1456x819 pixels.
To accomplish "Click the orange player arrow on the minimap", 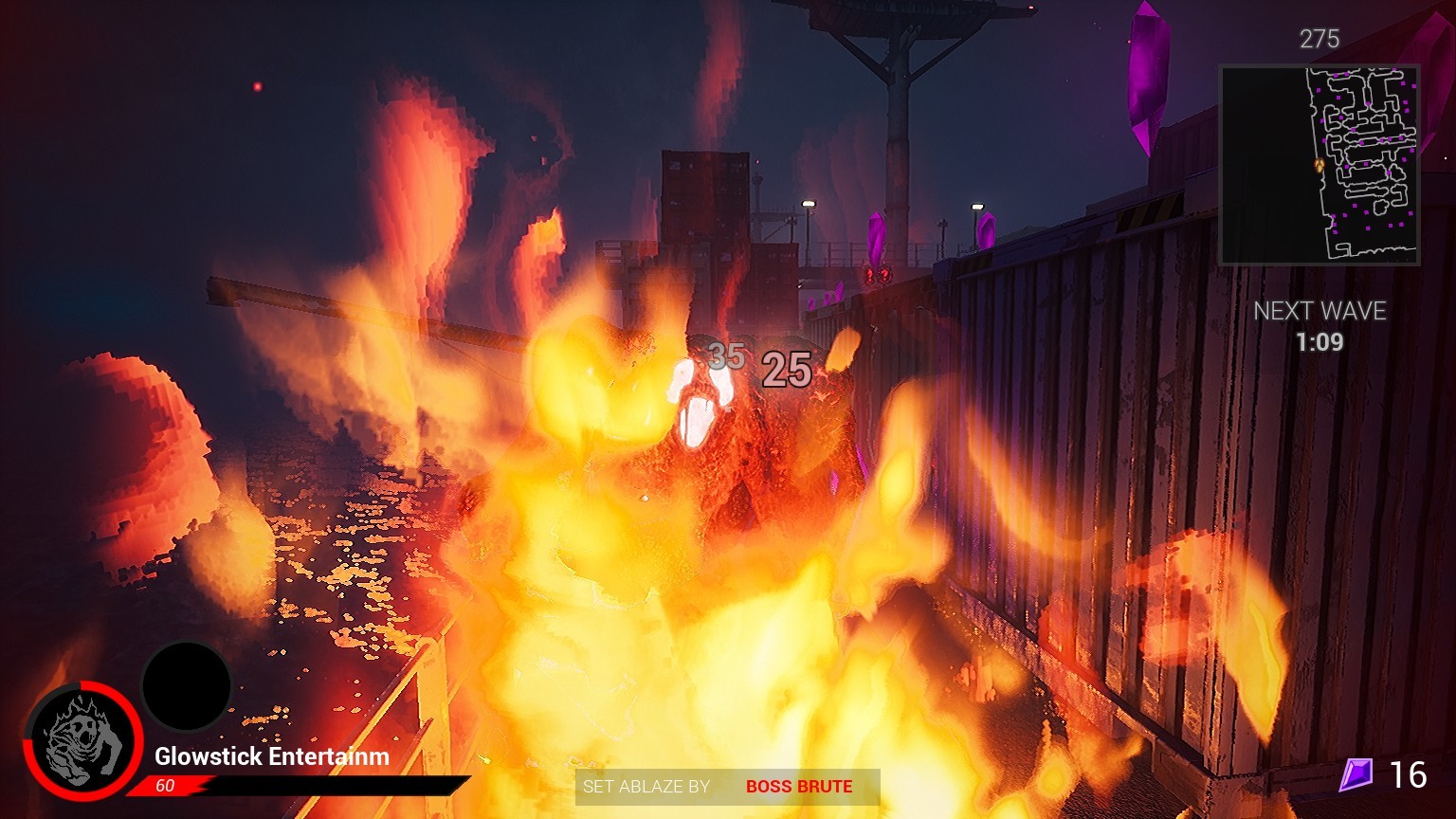I will (1319, 164).
